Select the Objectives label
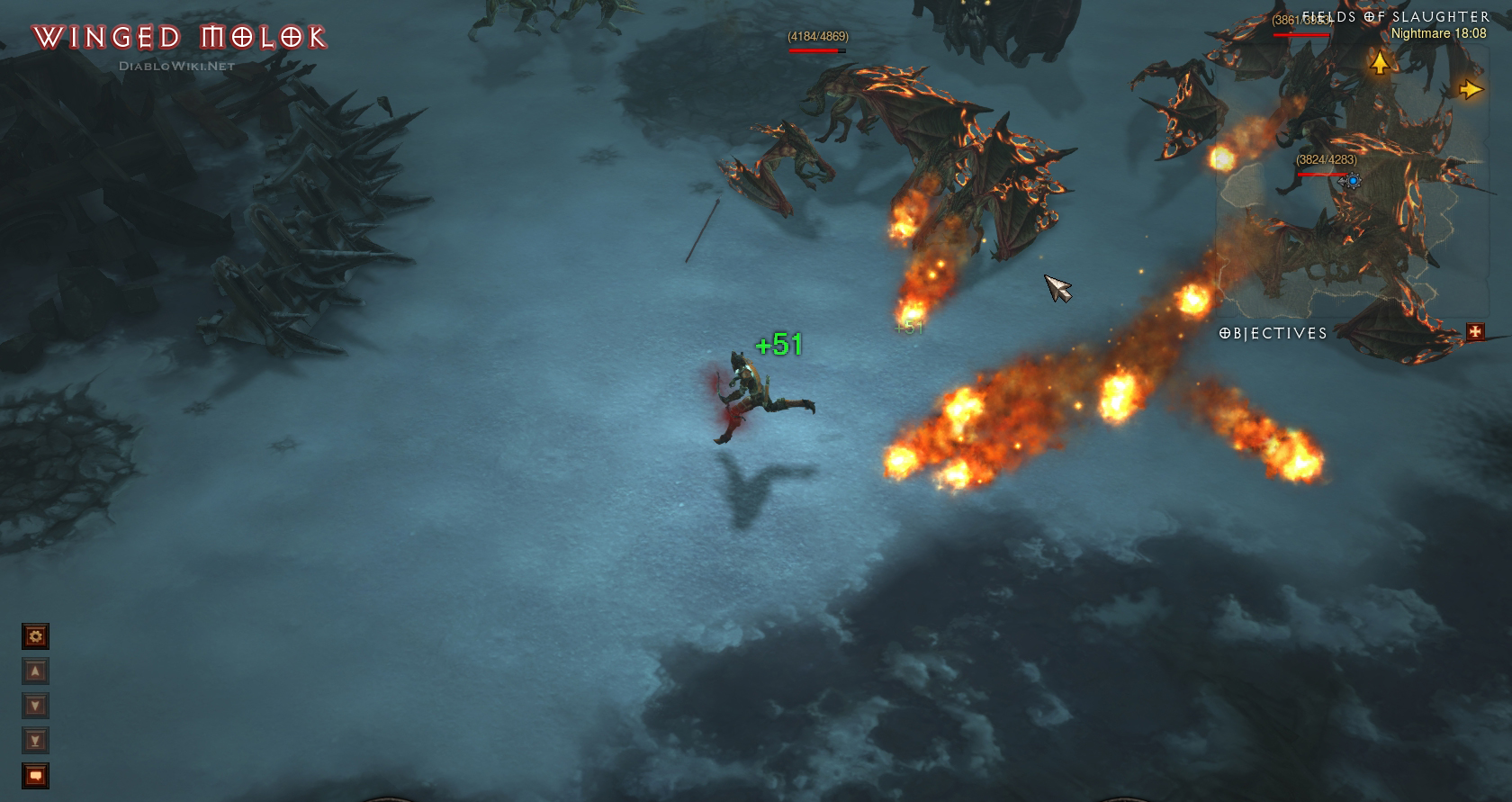The height and width of the screenshot is (802, 1512). tap(1273, 333)
